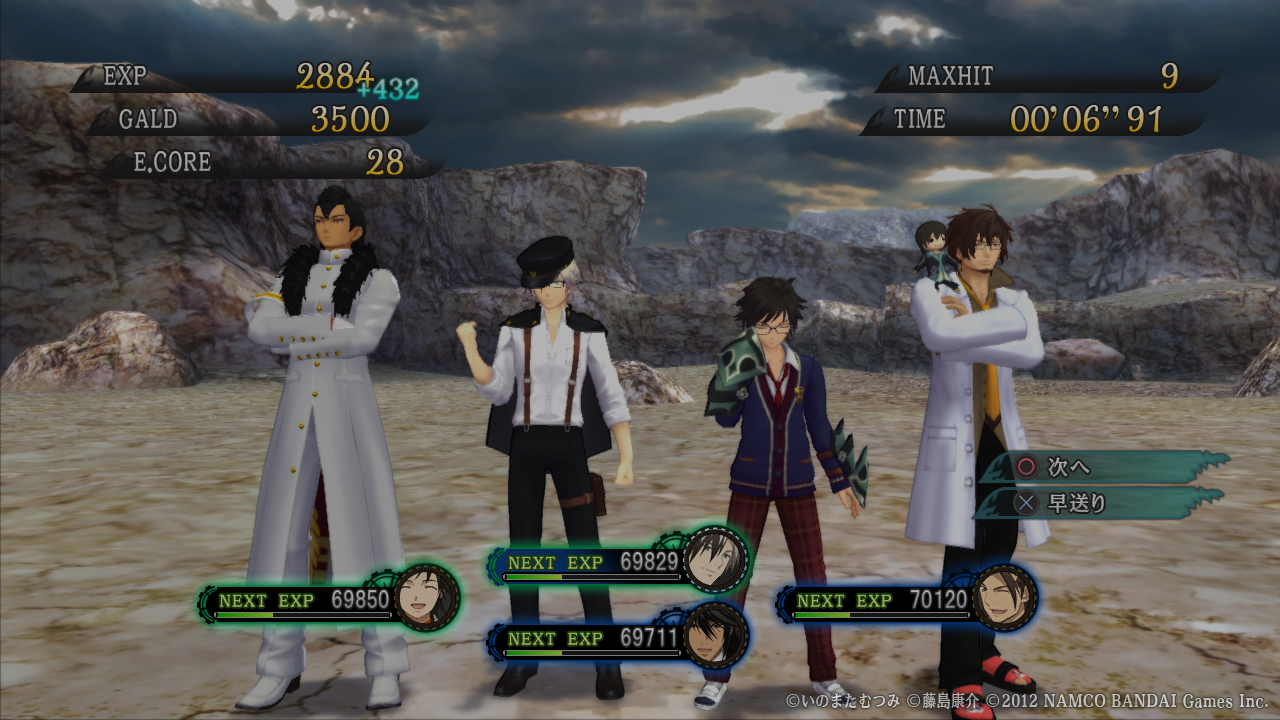This screenshot has width=1280, height=720.
Task: Click the character portrait next to 69829
Action: tap(716, 558)
